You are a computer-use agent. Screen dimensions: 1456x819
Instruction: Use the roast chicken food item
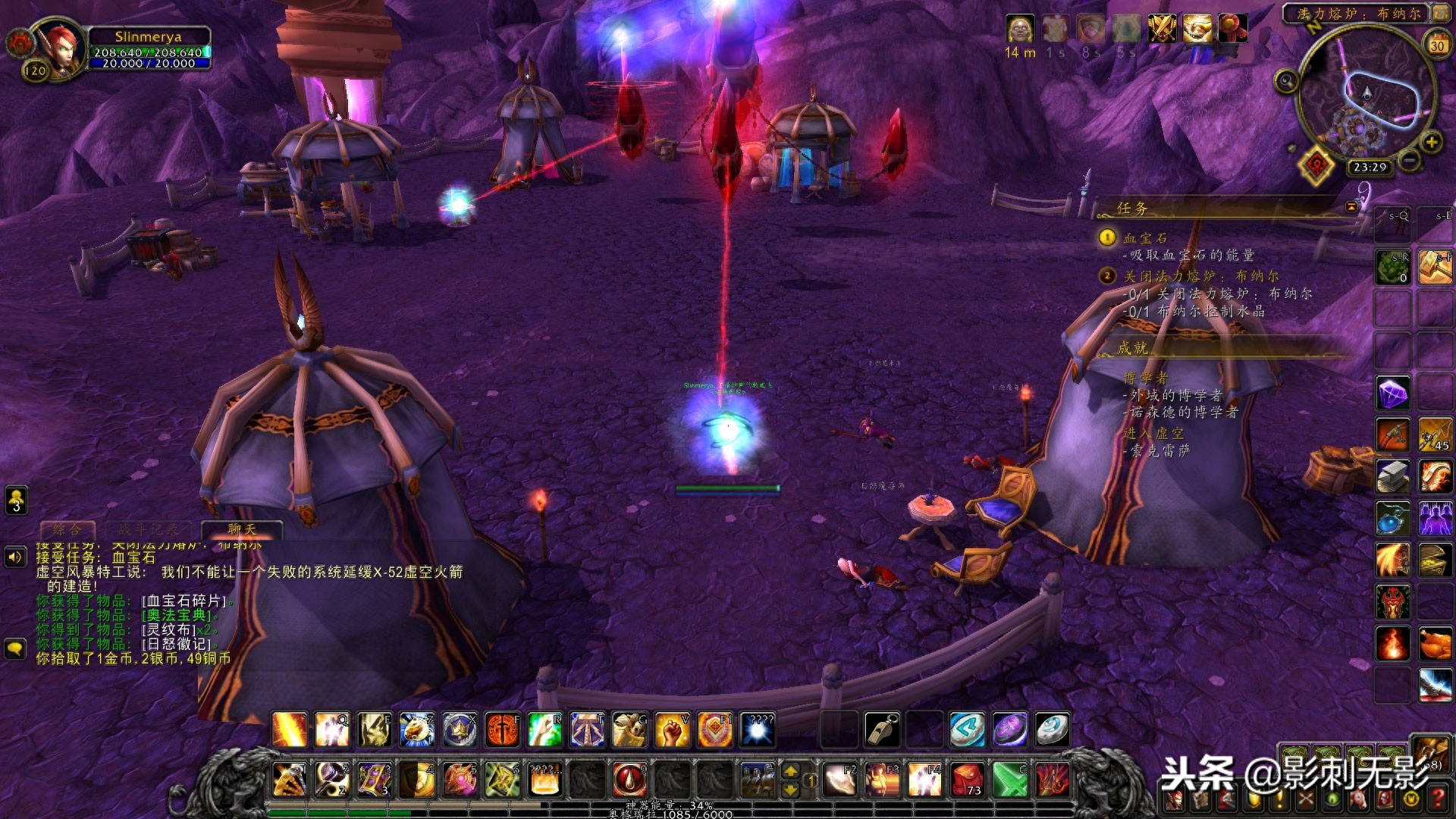click(x=1435, y=643)
